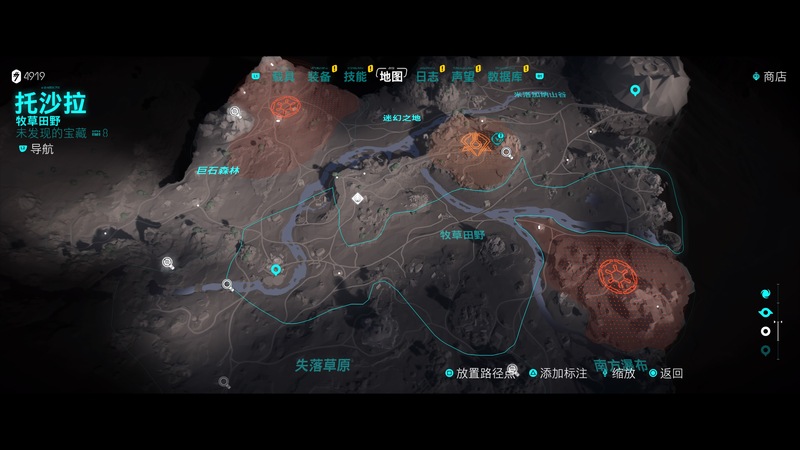Click the 牧草田野 region label on map
The height and width of the screenshot is (450, 800).
[462, 235]
